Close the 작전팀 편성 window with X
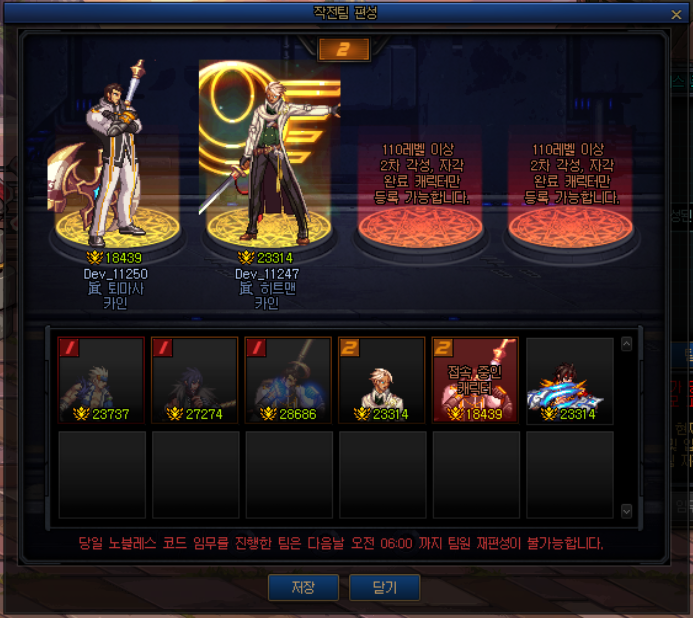This screenshot has height=618, width=693. click(x=677, y=14)
